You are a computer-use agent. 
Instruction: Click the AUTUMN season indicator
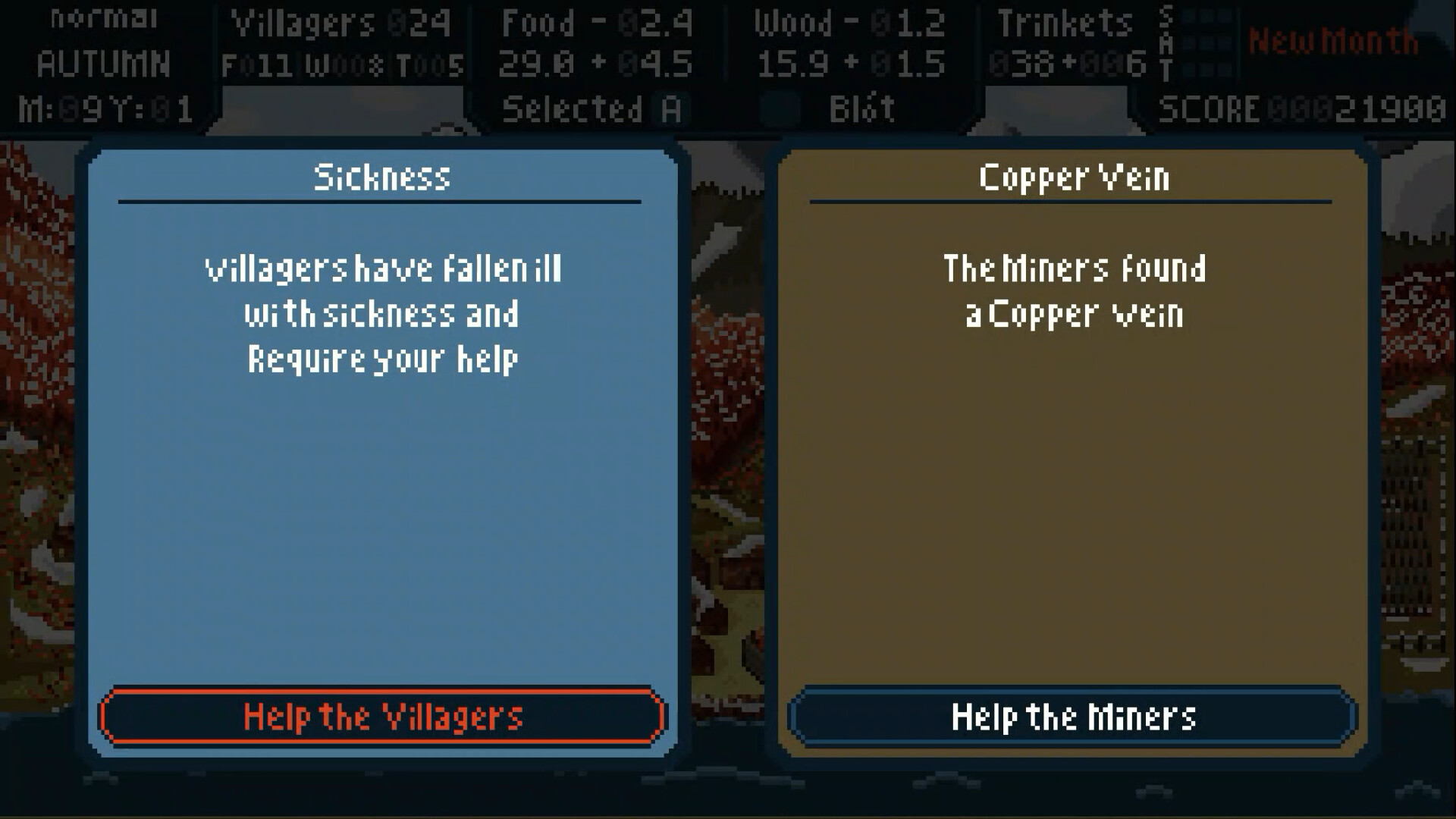coord(102,64)
